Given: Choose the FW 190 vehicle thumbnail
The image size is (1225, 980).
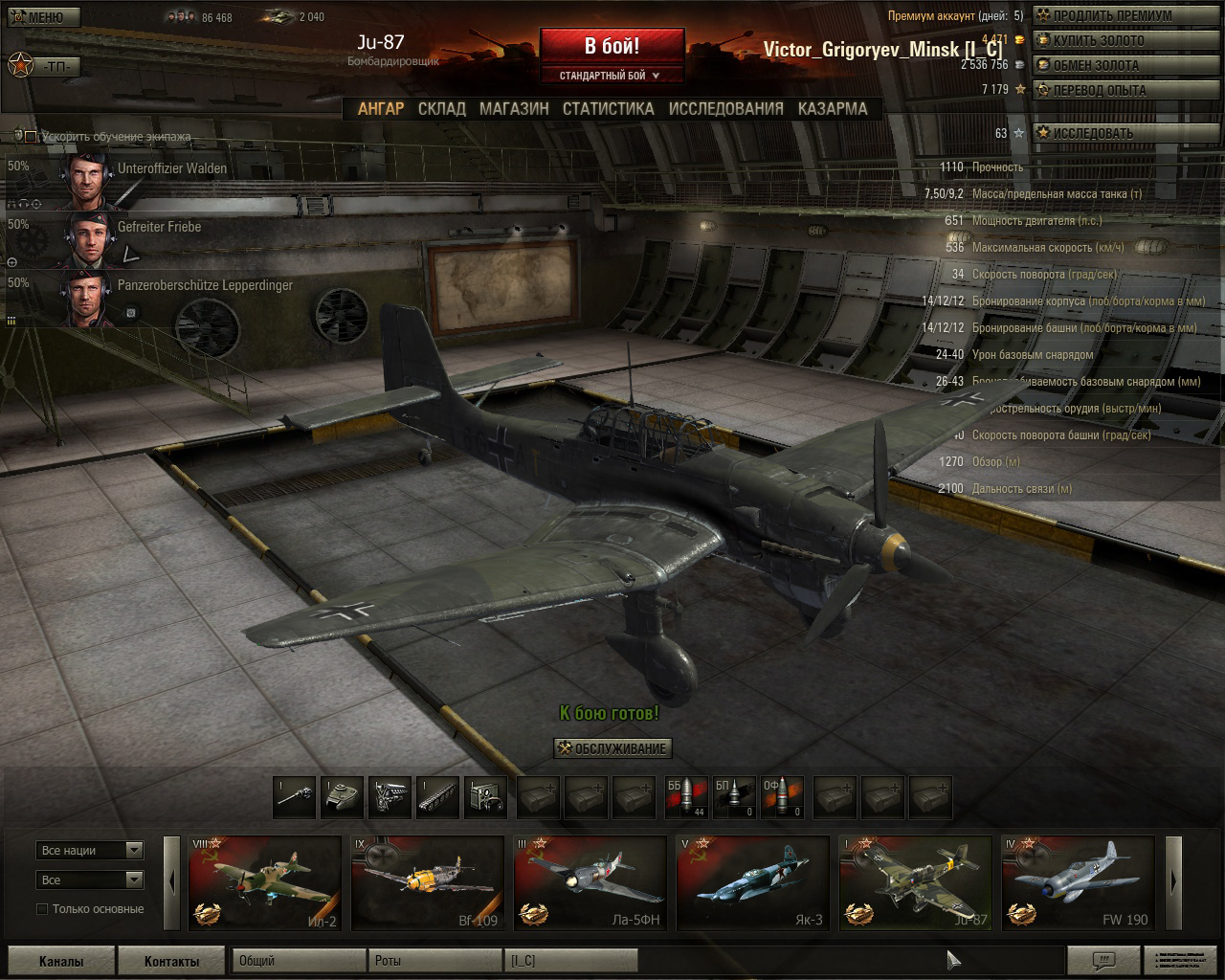Looking at the screenshot, I should 1078,882.
